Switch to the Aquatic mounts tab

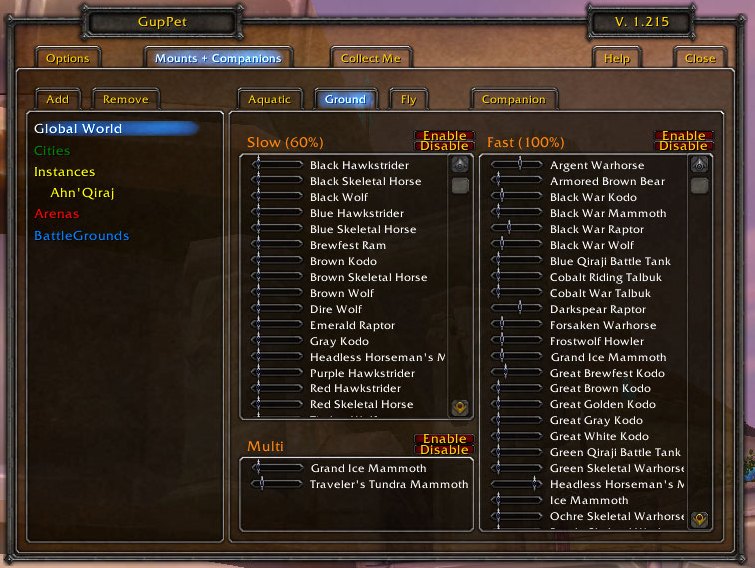pos(269,99)
